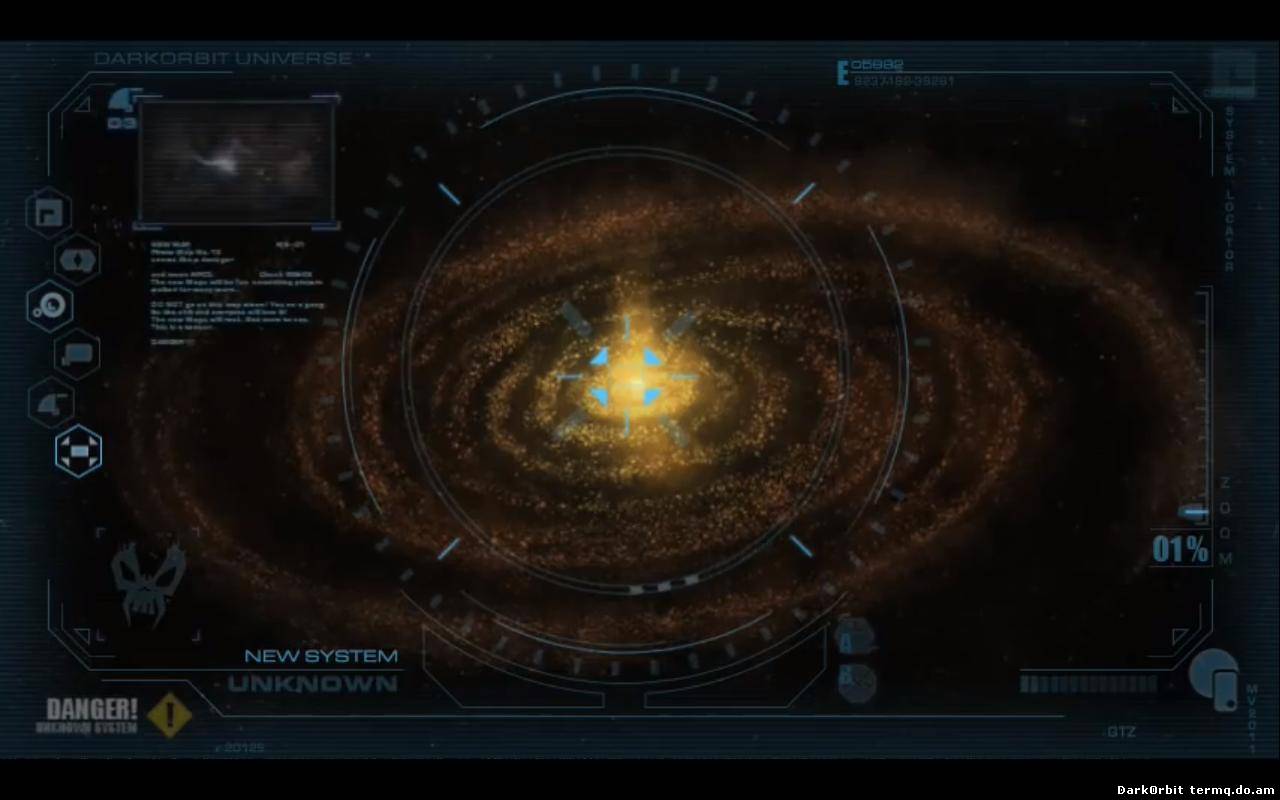Adjust the ZOOM slider handle

[1193, 512]
